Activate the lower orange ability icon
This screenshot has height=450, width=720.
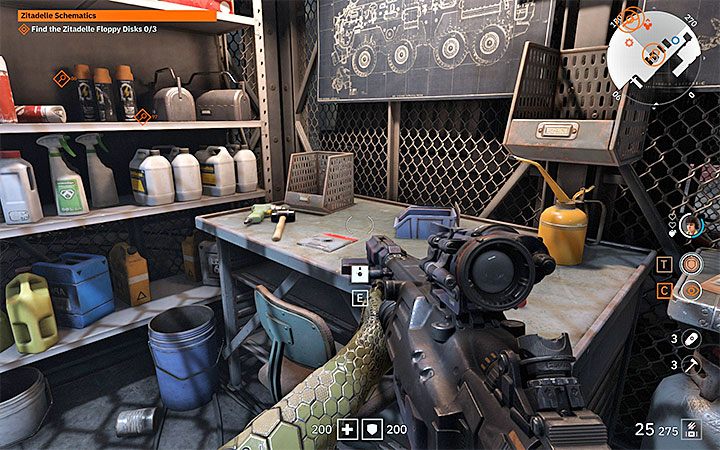coord(690,291)
